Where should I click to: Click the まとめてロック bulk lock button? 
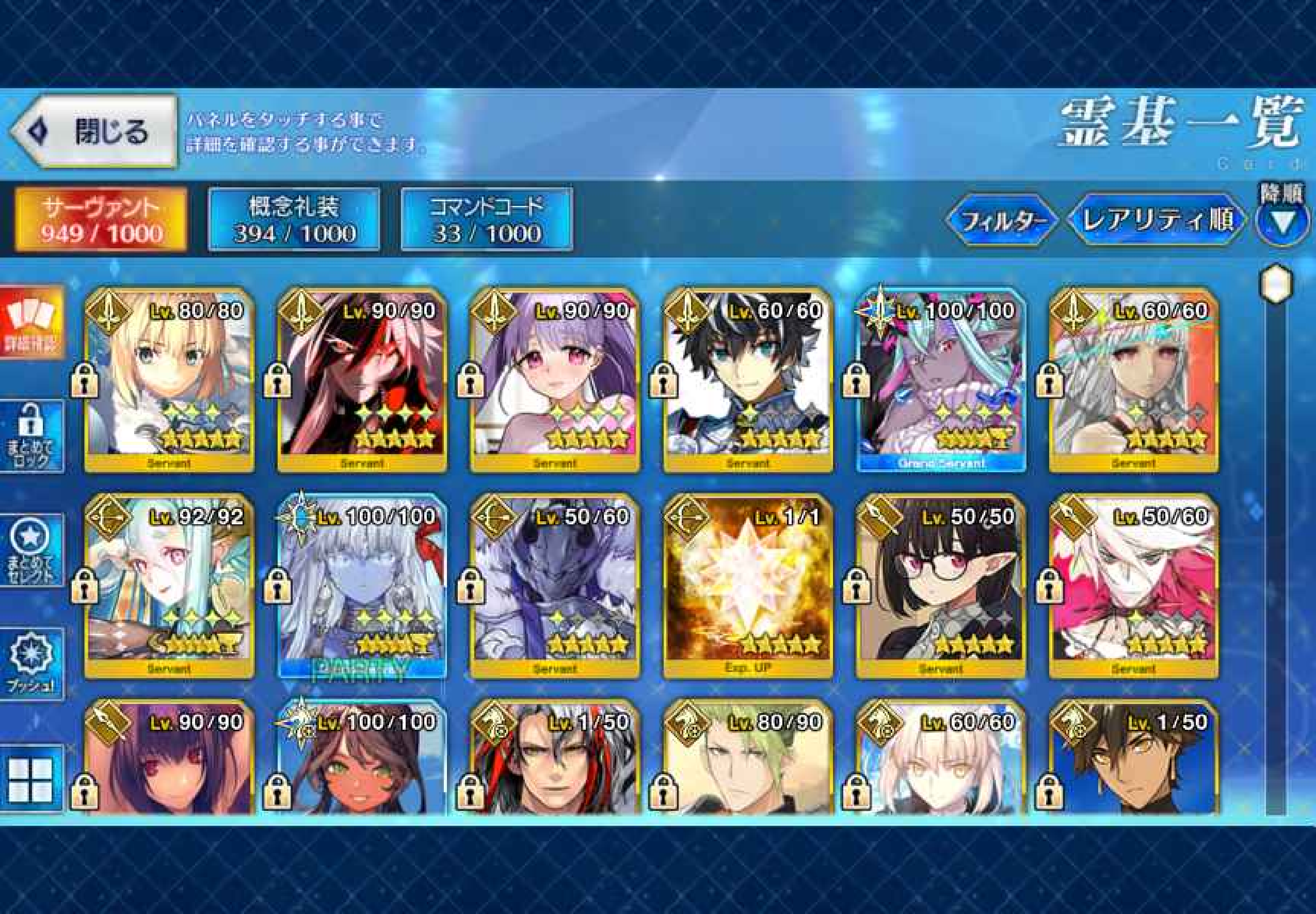pos(31,437)
